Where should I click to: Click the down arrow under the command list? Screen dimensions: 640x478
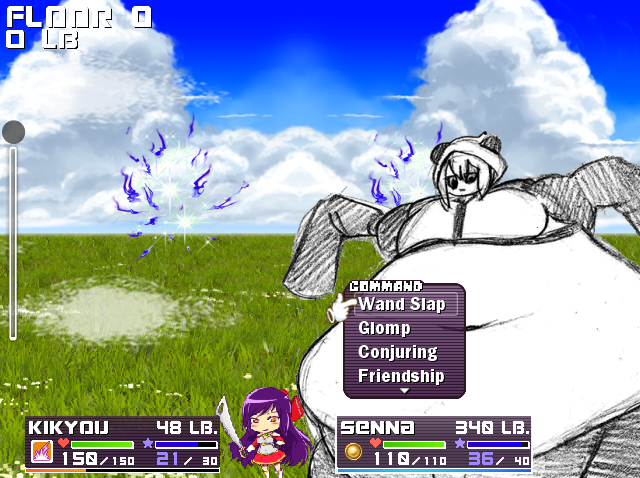(405, 391)
